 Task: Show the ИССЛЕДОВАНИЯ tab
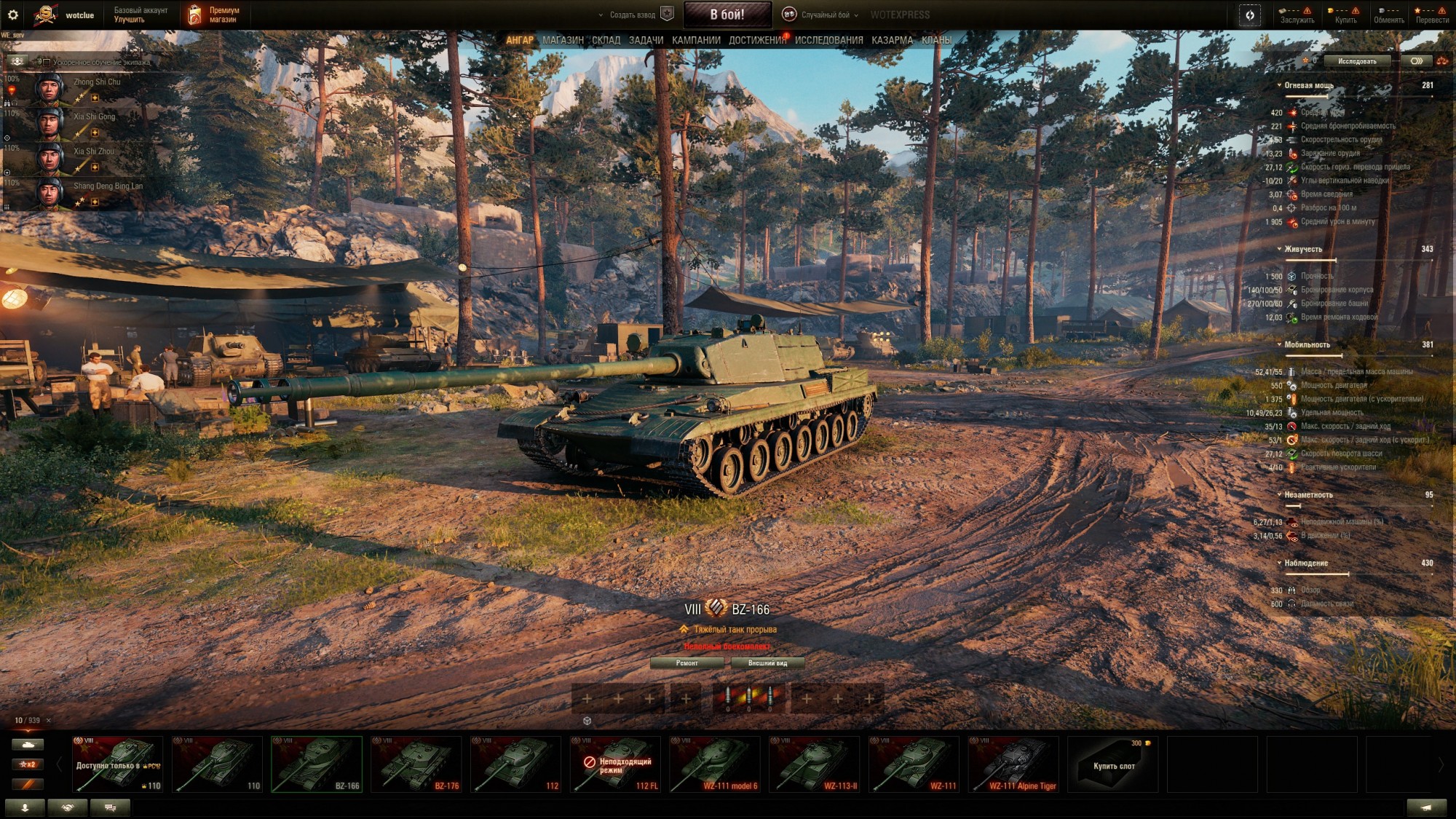[828, 41]
